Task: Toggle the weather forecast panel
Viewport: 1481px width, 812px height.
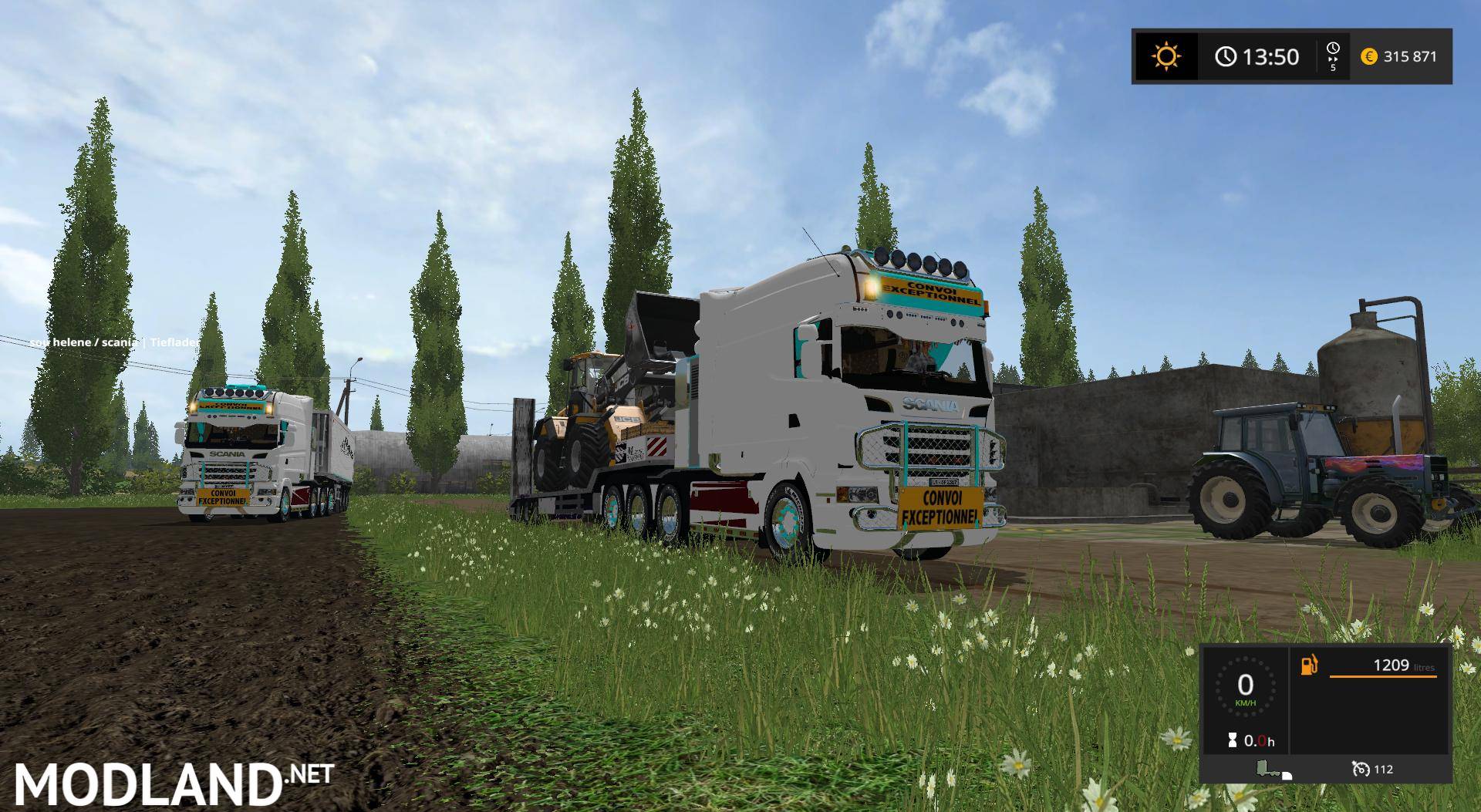Action: point(1165,56)
